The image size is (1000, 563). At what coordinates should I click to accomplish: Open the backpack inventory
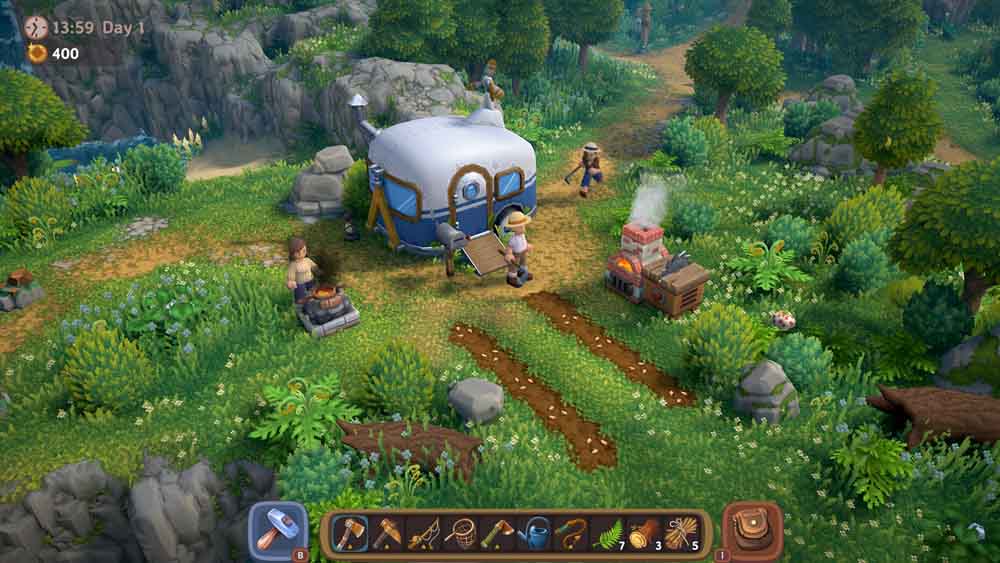pos(751,530)
